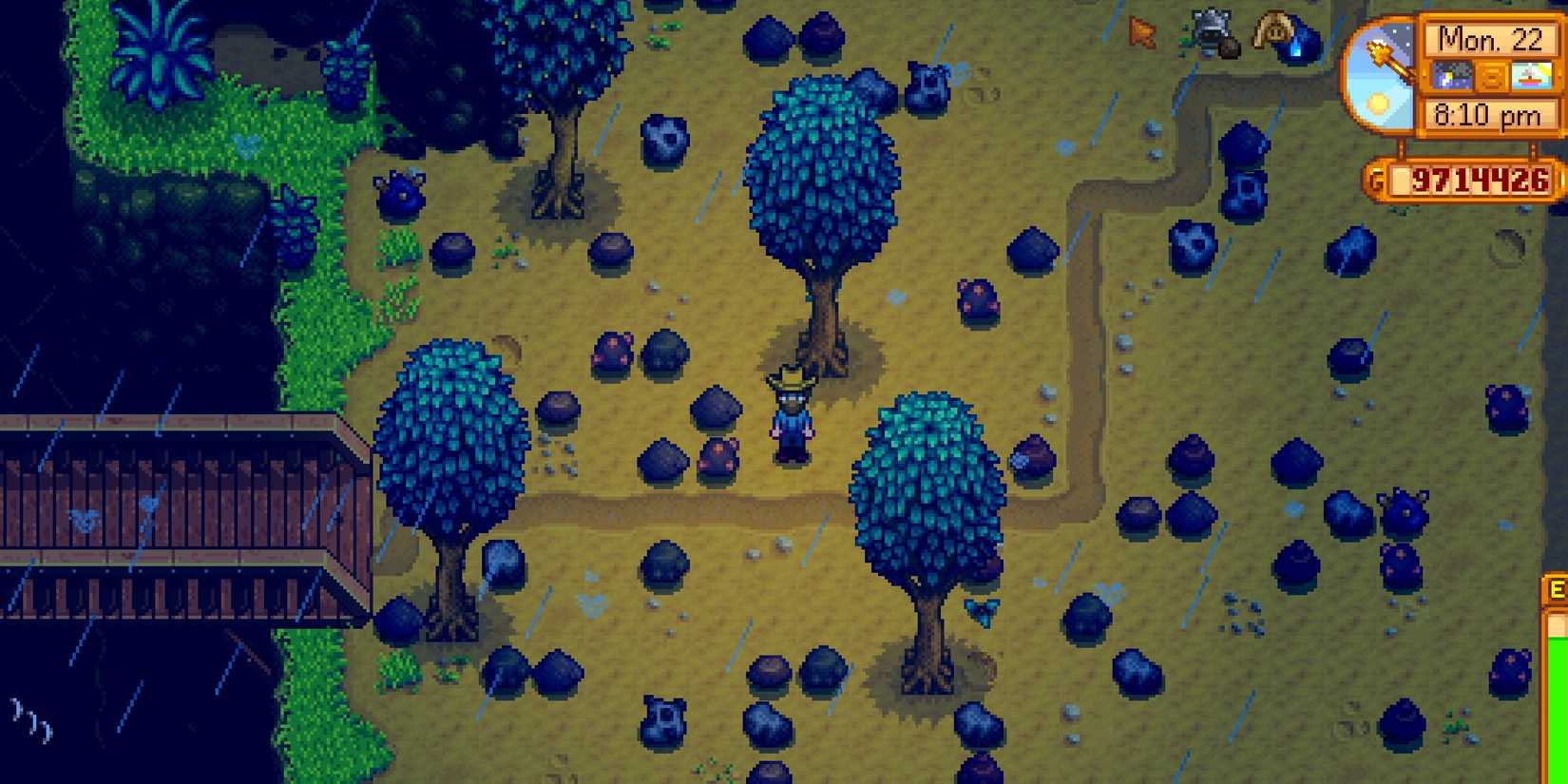The image size is (1568, 784).
Task: Click the 'G' gold symbol beside the money counter
Action: 1377,177
